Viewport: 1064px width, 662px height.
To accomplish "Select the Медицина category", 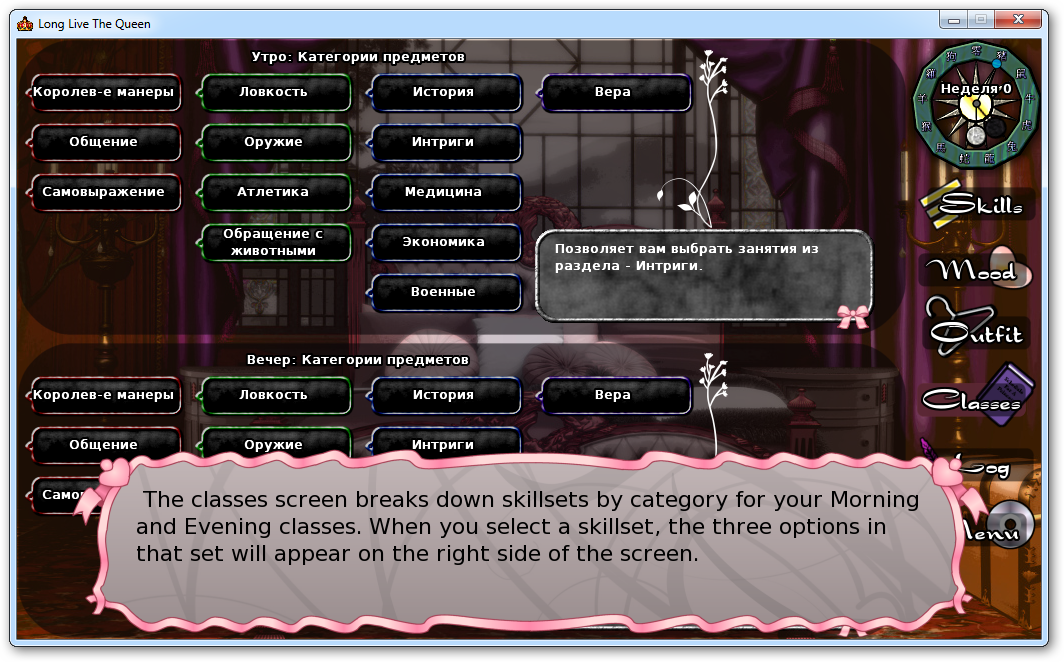I will click(x=444, y=192).
